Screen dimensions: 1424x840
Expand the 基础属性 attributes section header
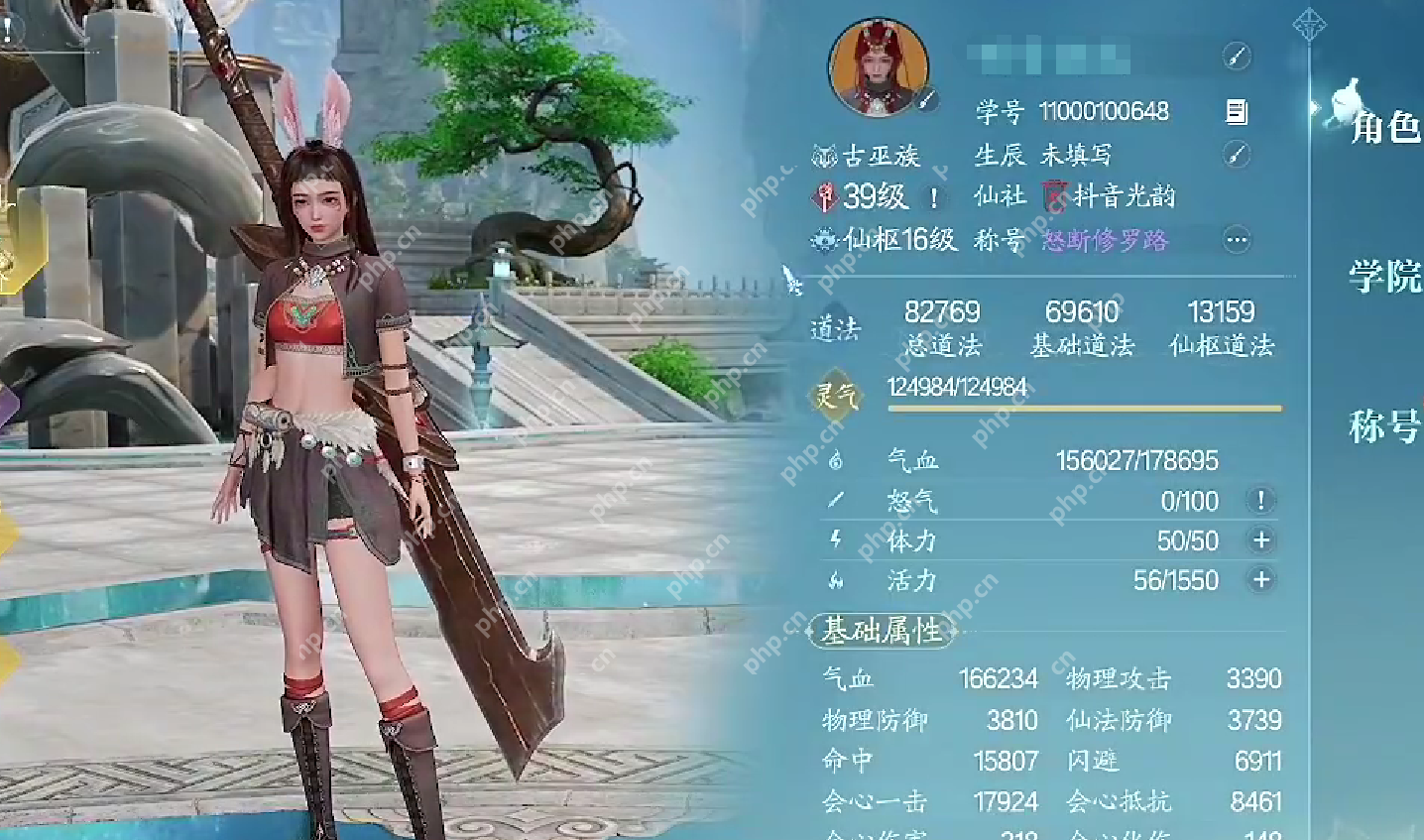[882, 630]
